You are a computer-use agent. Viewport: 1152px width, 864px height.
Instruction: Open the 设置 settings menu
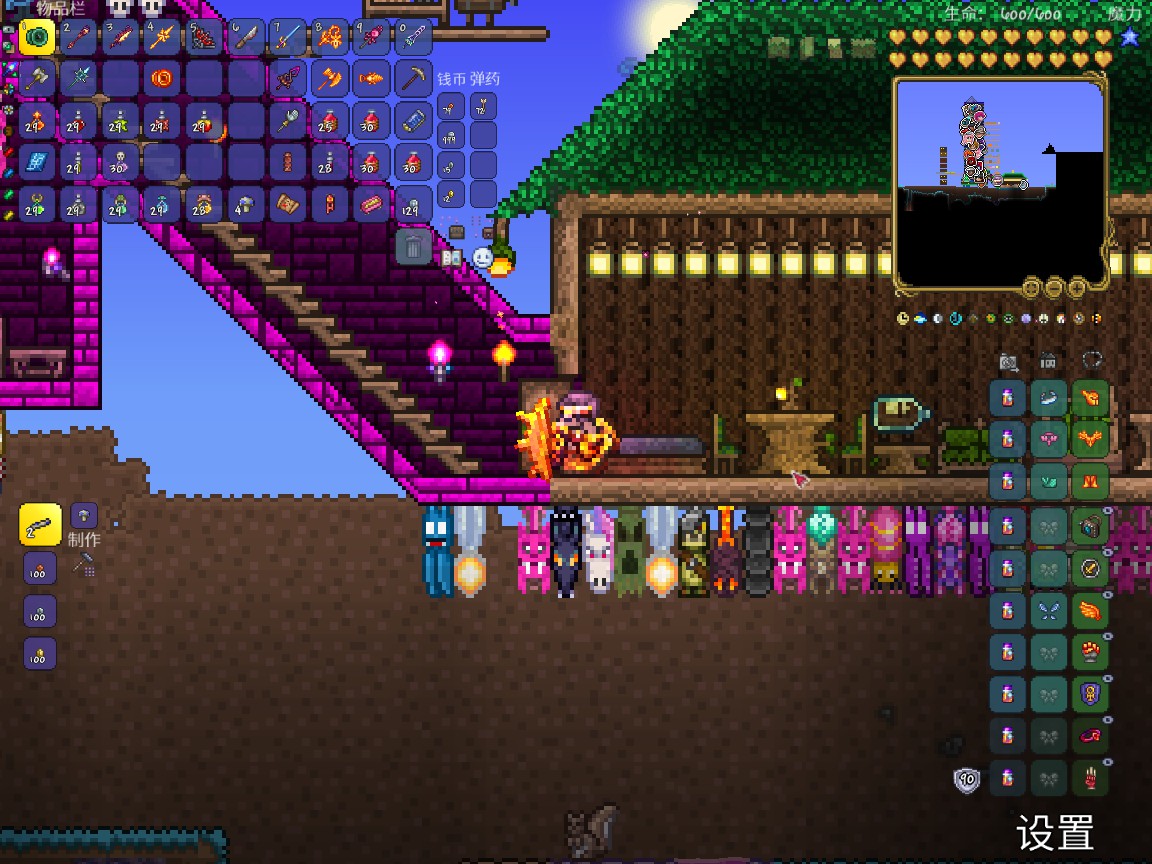(1055, 832)
